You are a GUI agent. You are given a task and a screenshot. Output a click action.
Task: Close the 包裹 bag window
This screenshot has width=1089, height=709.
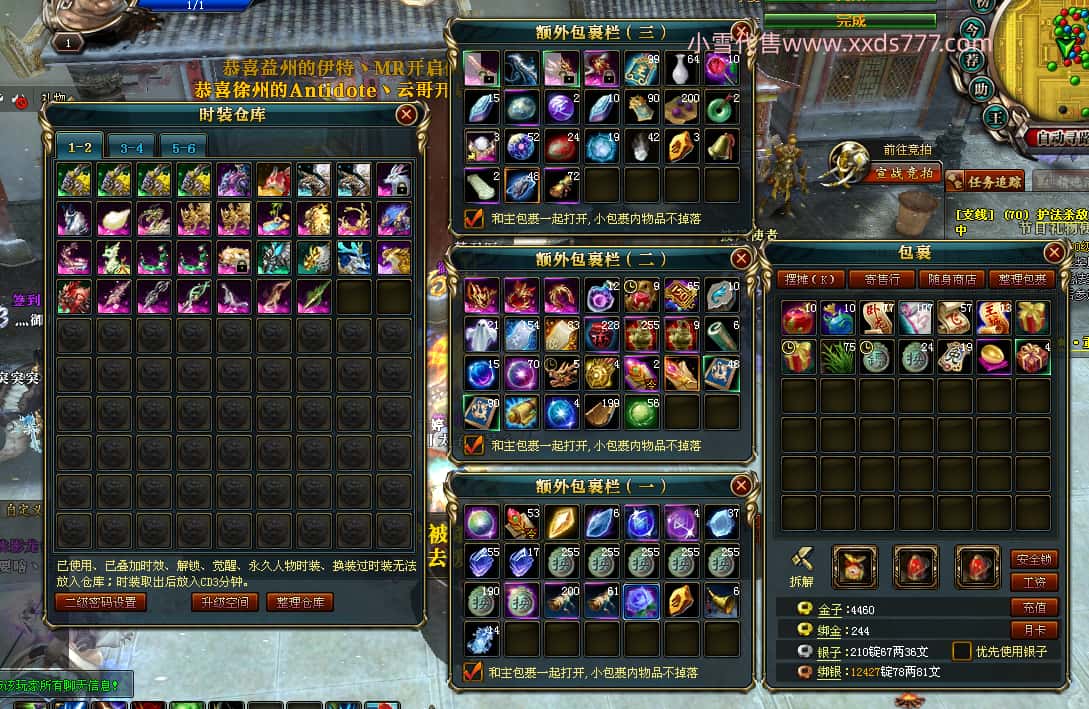[x=1054, y=252]
